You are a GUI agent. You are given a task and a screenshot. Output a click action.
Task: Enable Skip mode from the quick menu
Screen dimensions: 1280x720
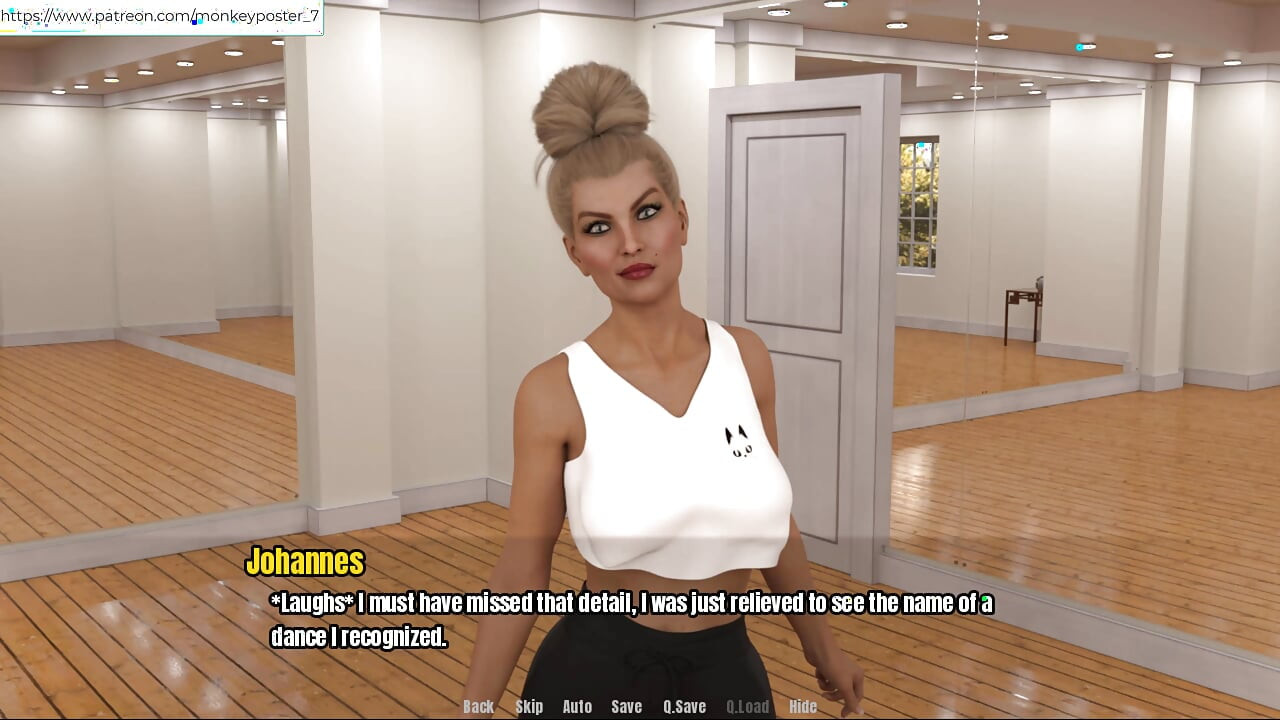coord(530,706)
